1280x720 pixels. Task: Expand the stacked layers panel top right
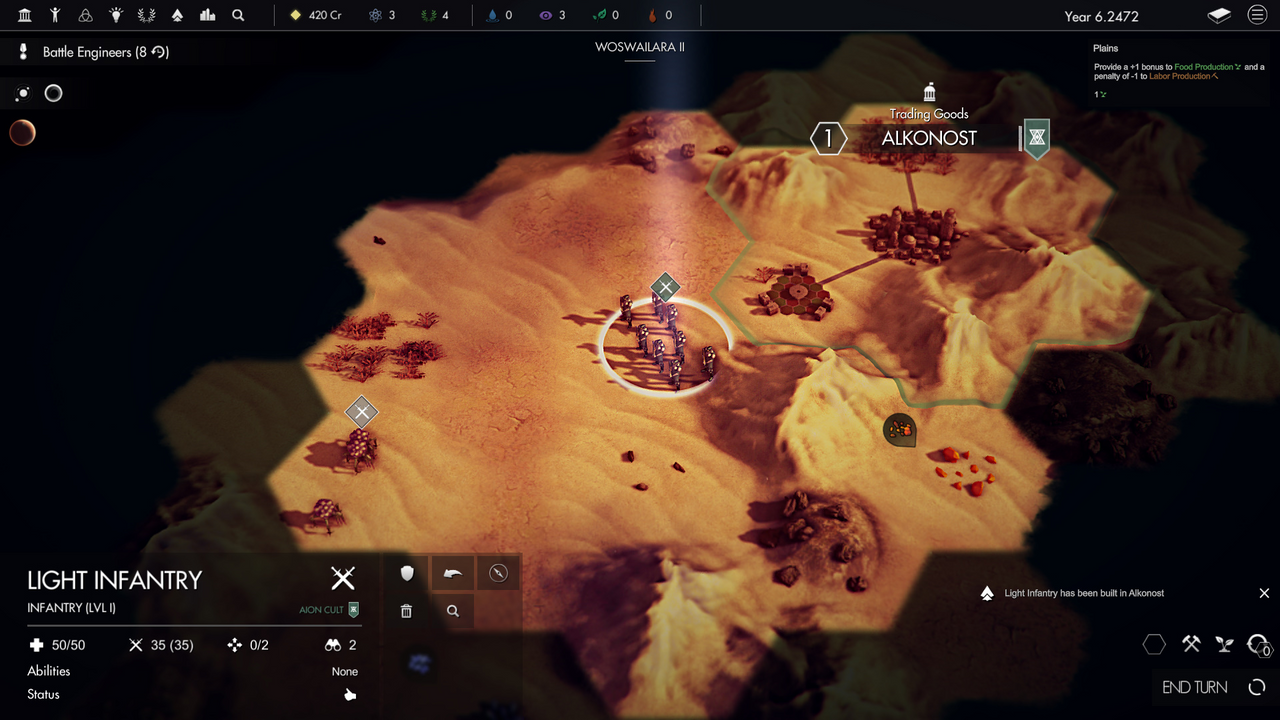(x=1219, y=16)
